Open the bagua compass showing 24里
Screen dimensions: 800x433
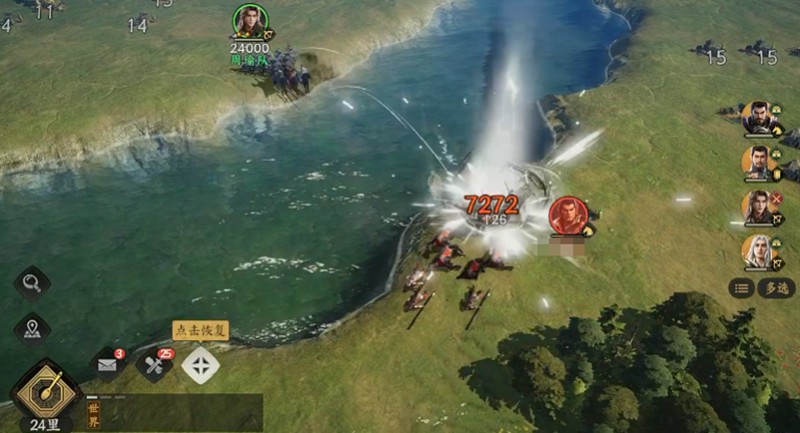pyautogui.click(x=46, y=389)
